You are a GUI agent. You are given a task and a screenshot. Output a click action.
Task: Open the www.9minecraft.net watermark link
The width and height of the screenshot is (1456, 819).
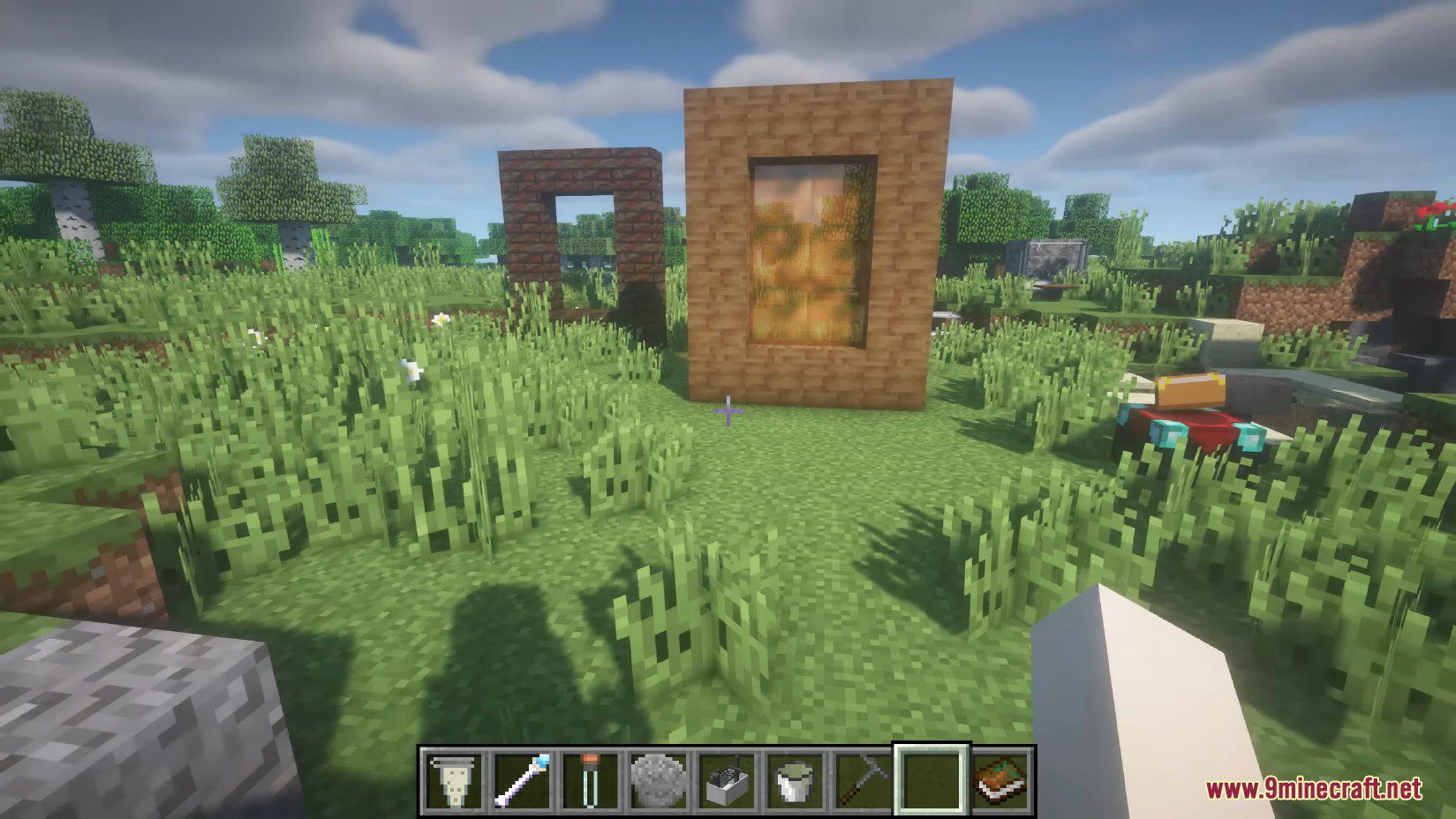pos(1313,788)
